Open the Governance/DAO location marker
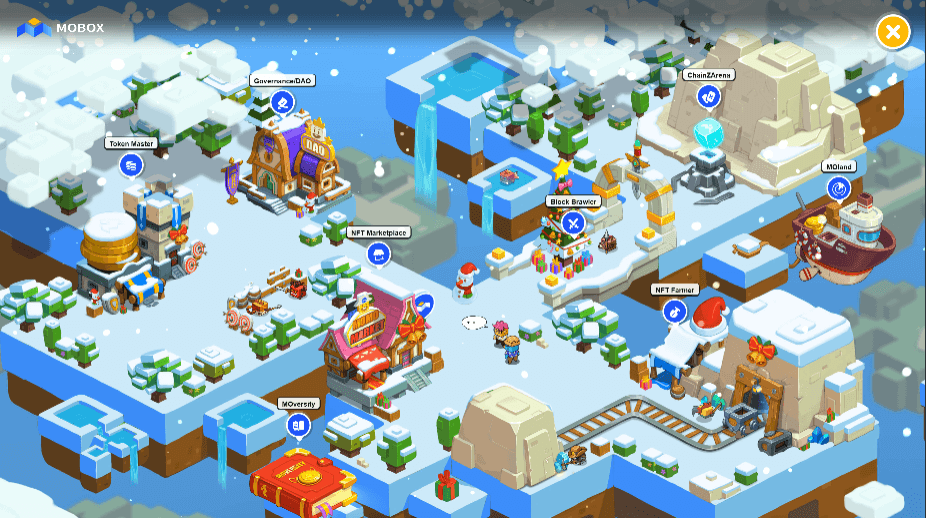 click(x=282, y=102)
